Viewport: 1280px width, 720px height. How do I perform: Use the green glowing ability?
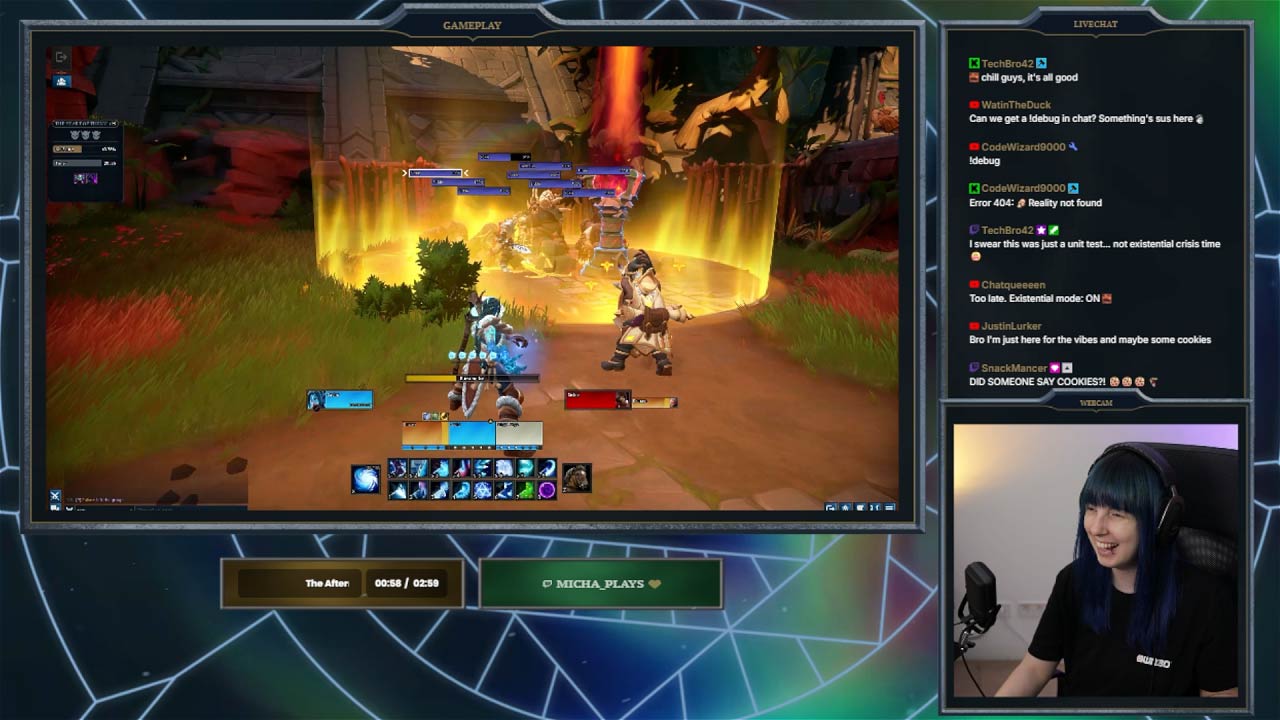[525, 490]
